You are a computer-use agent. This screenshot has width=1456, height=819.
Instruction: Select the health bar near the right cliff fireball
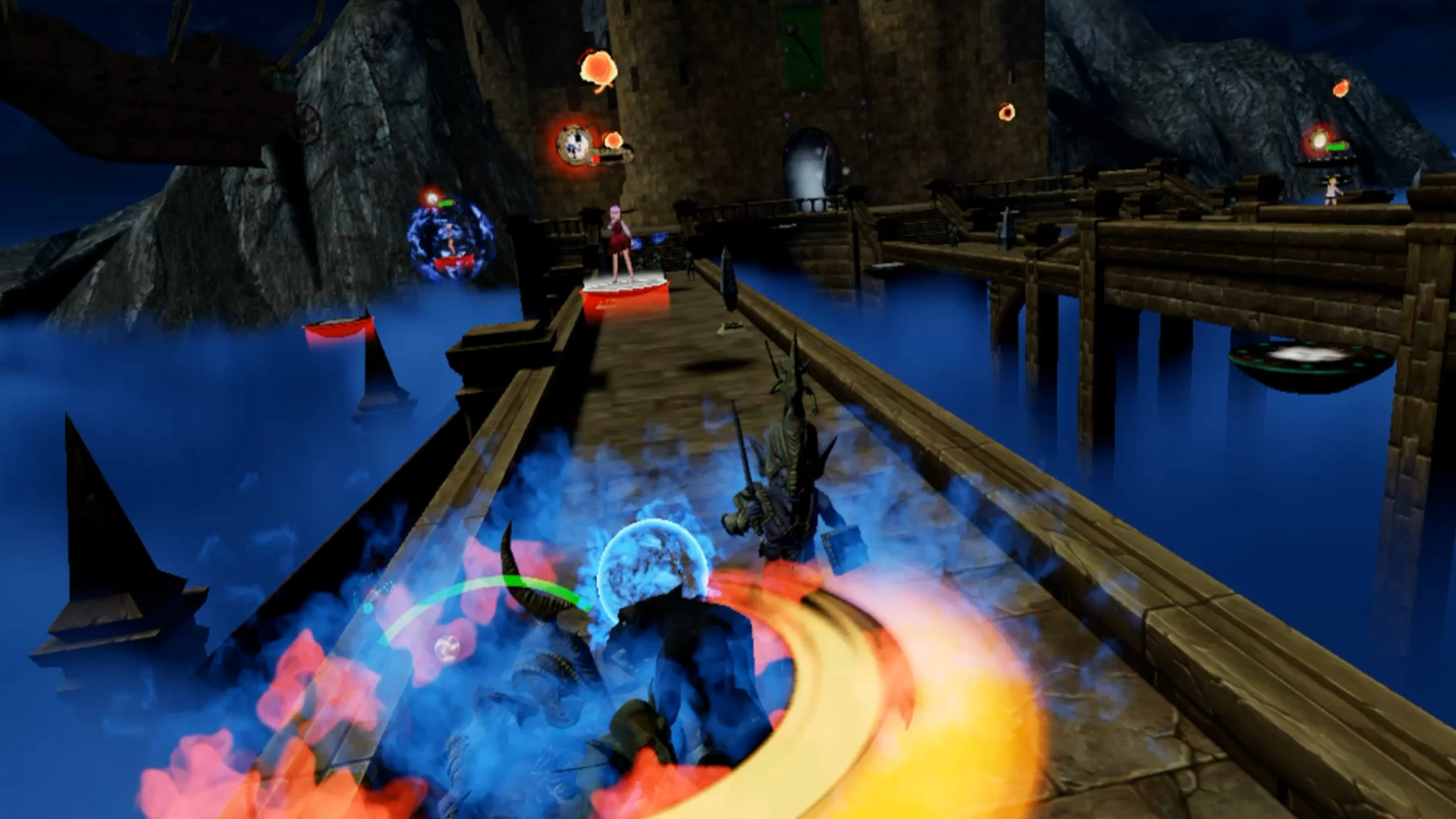click(x=1337, y=146)
